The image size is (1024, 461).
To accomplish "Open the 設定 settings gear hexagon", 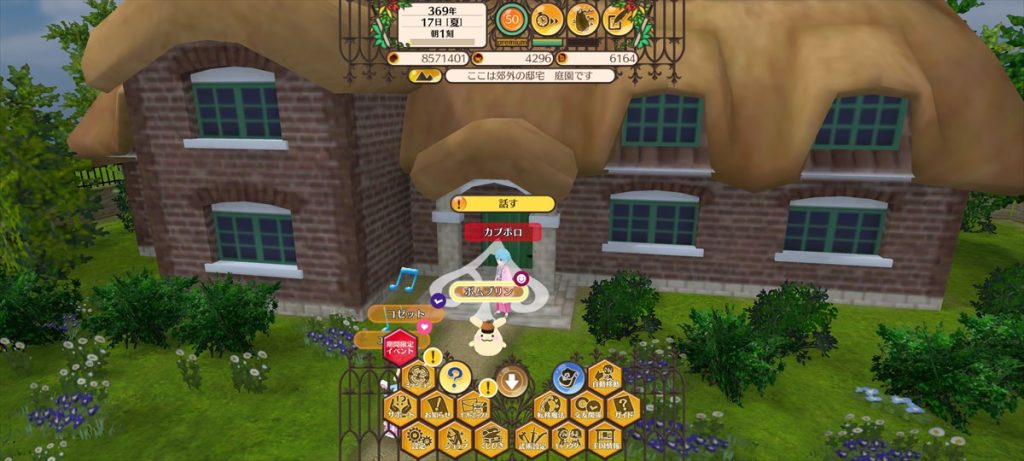I will pyautogui.click(x=417, y=437).
